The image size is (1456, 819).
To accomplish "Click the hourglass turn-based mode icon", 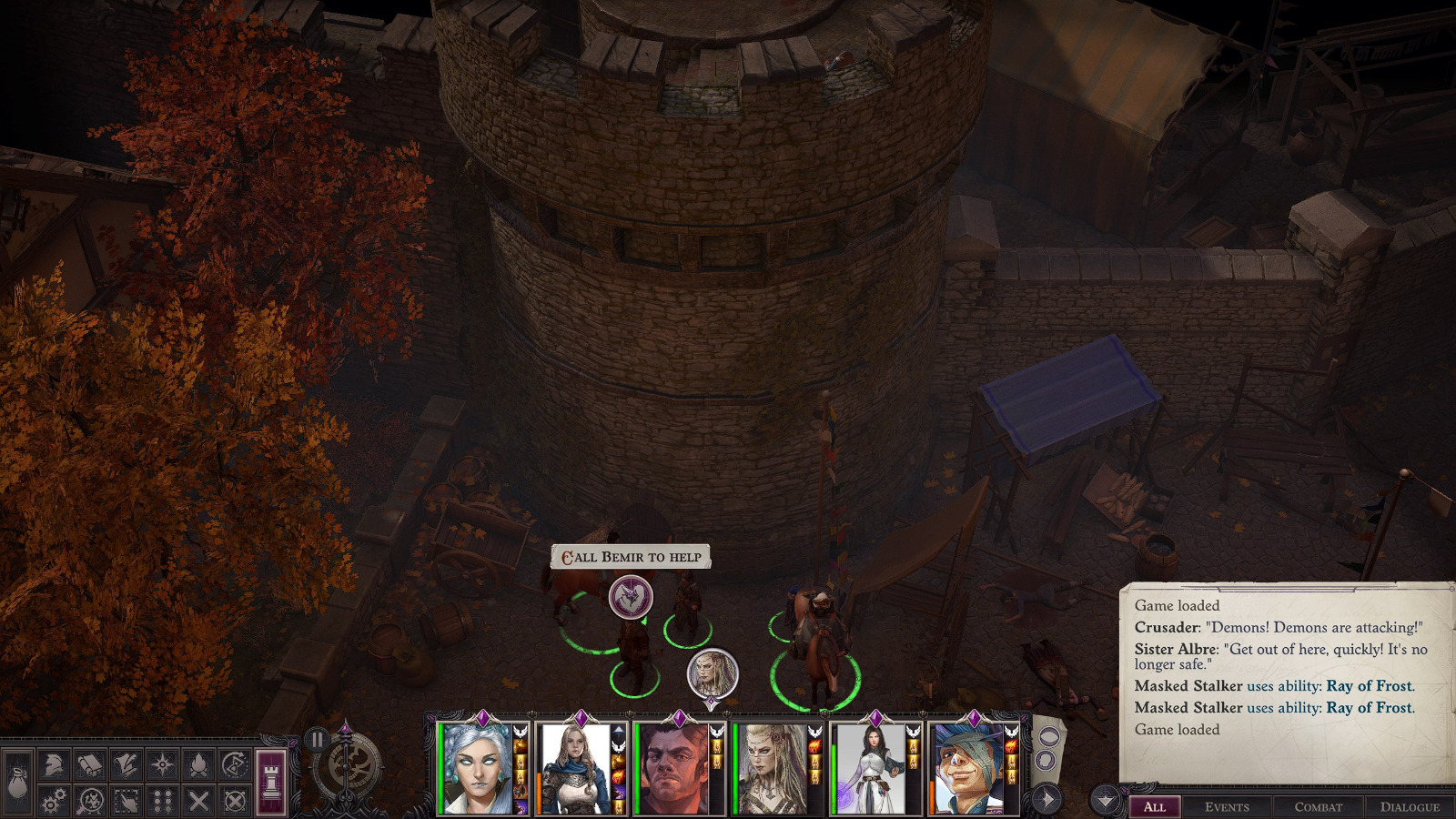I will click(x=236, y=765).
